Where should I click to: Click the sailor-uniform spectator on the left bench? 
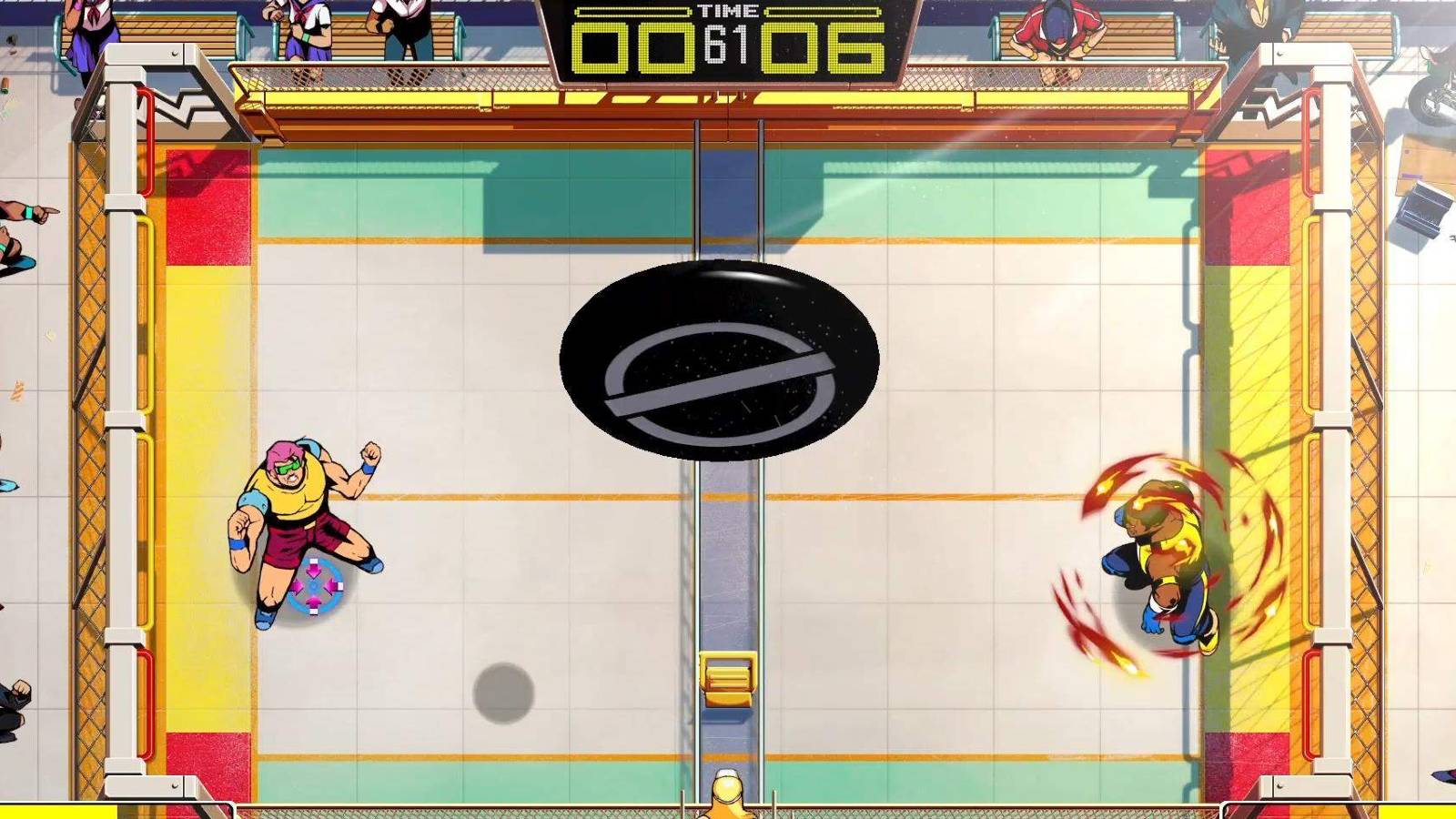tap(309, 27)
